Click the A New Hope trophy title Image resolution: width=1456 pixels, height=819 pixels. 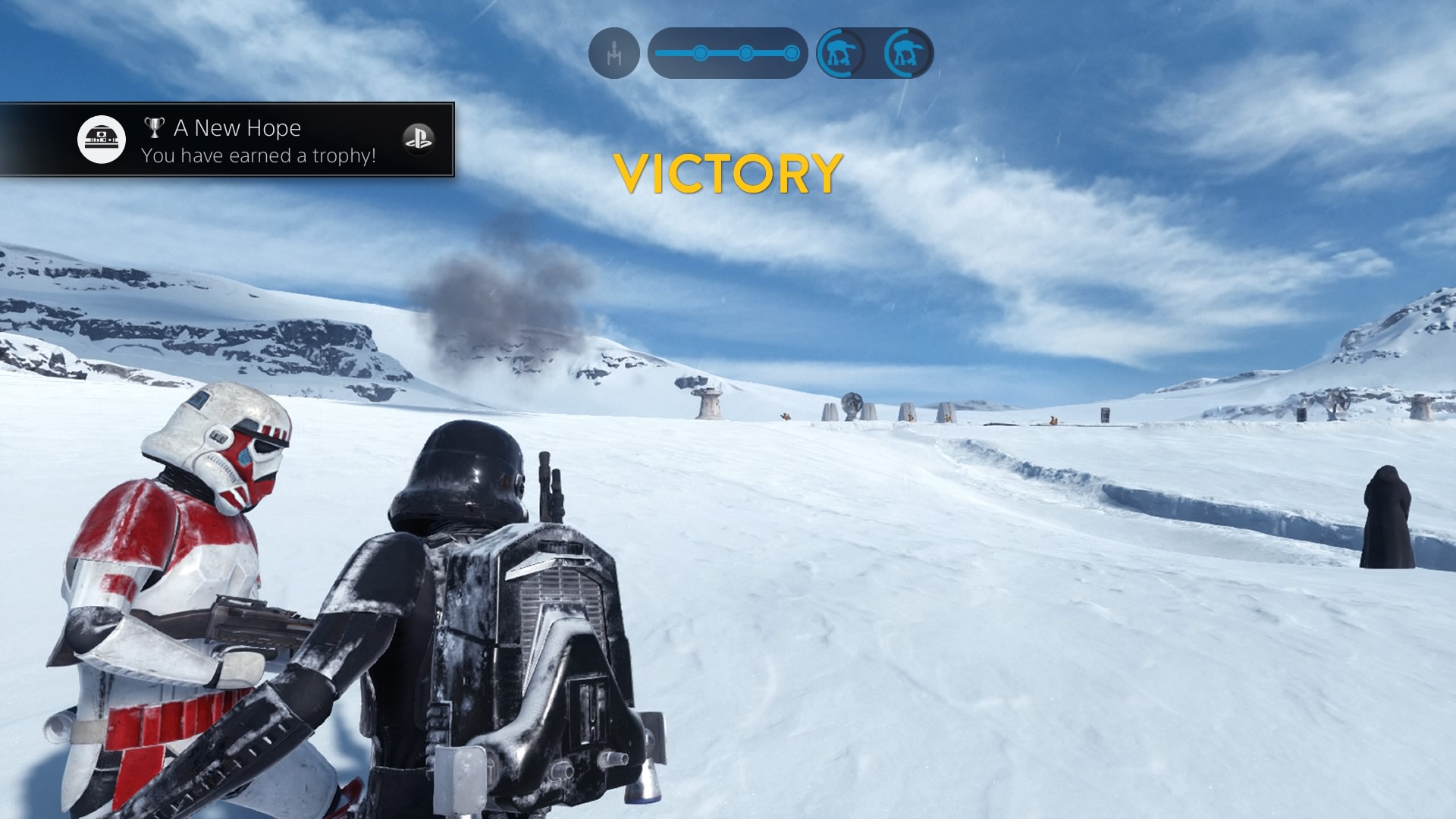pos(236,127)
